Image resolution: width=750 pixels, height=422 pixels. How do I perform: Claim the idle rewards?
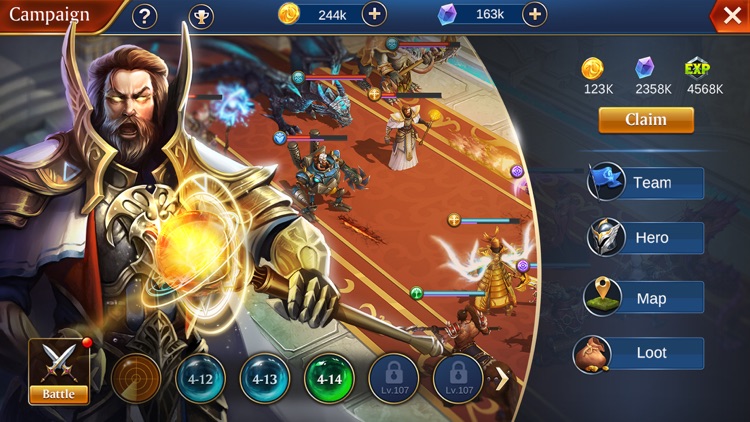tap(645, 120)
